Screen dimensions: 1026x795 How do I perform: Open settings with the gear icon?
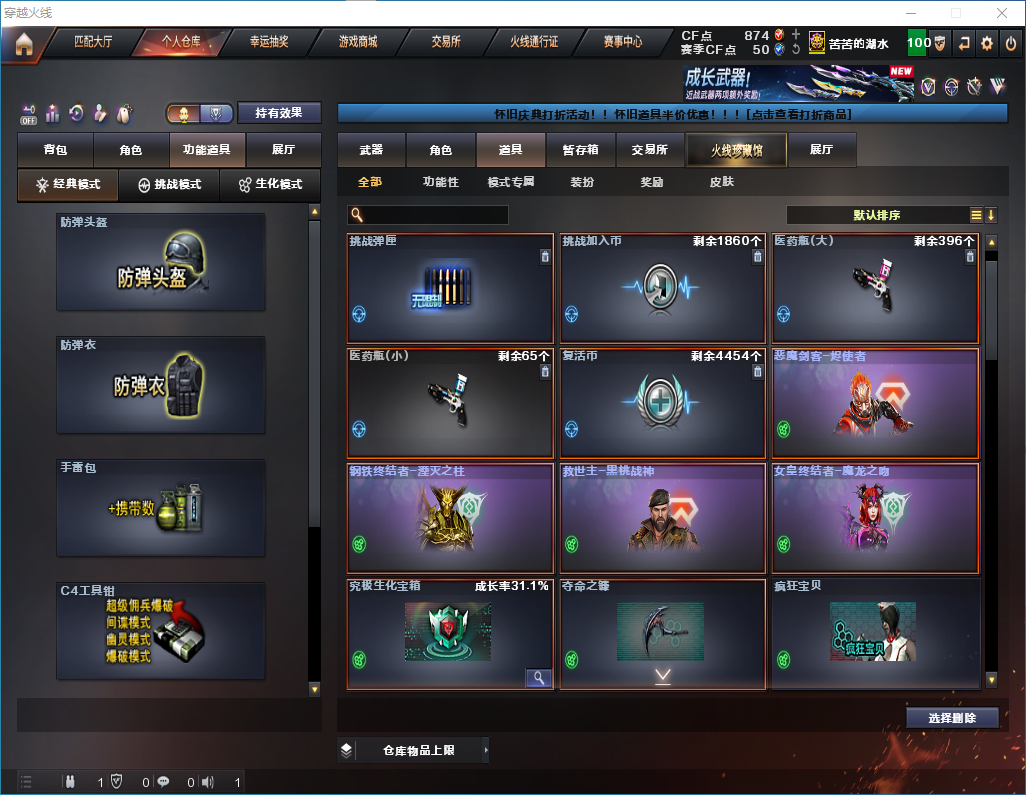(987, 43)
